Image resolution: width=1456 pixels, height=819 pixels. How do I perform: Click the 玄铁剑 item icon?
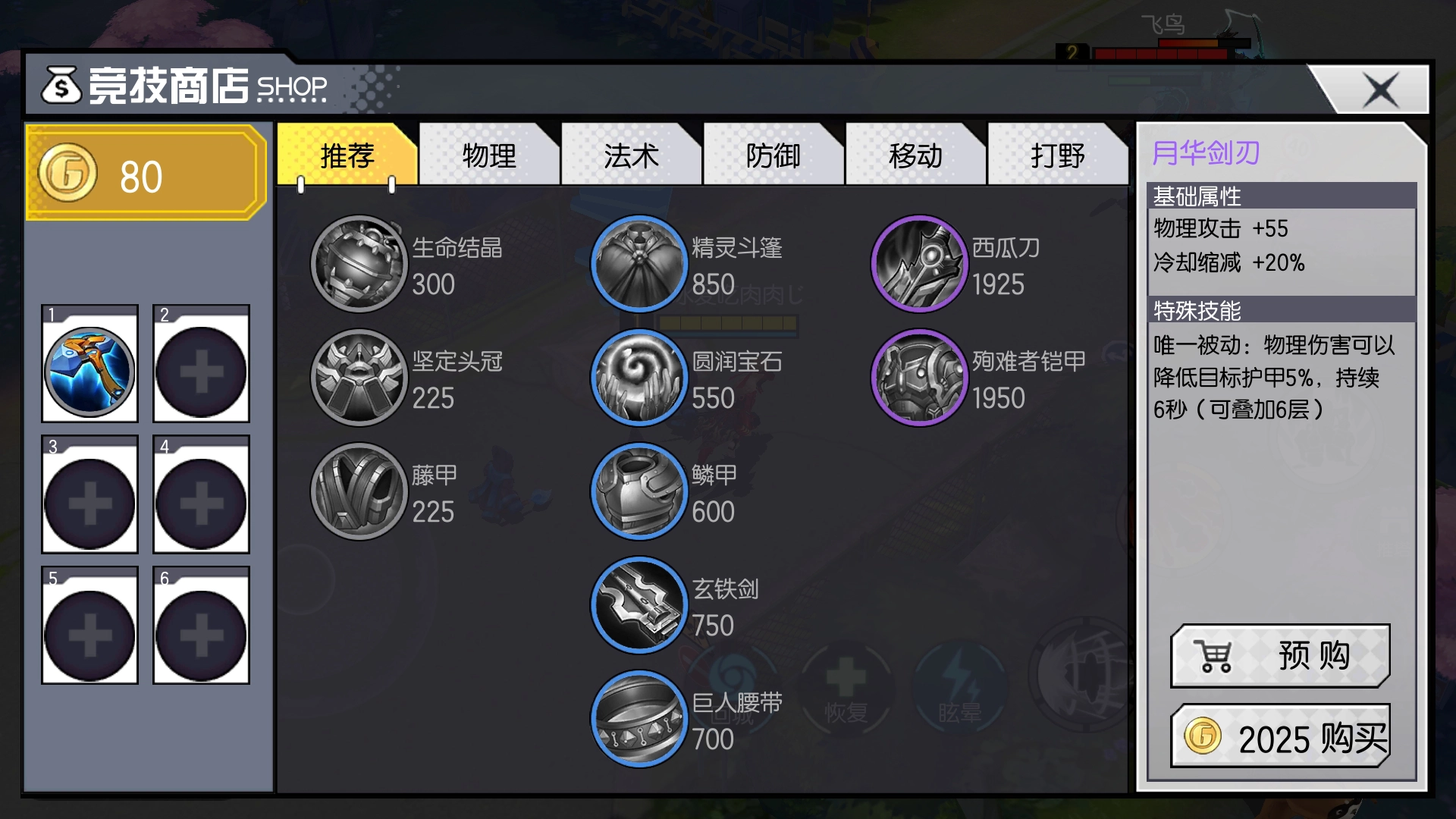[x=639, y=605]
